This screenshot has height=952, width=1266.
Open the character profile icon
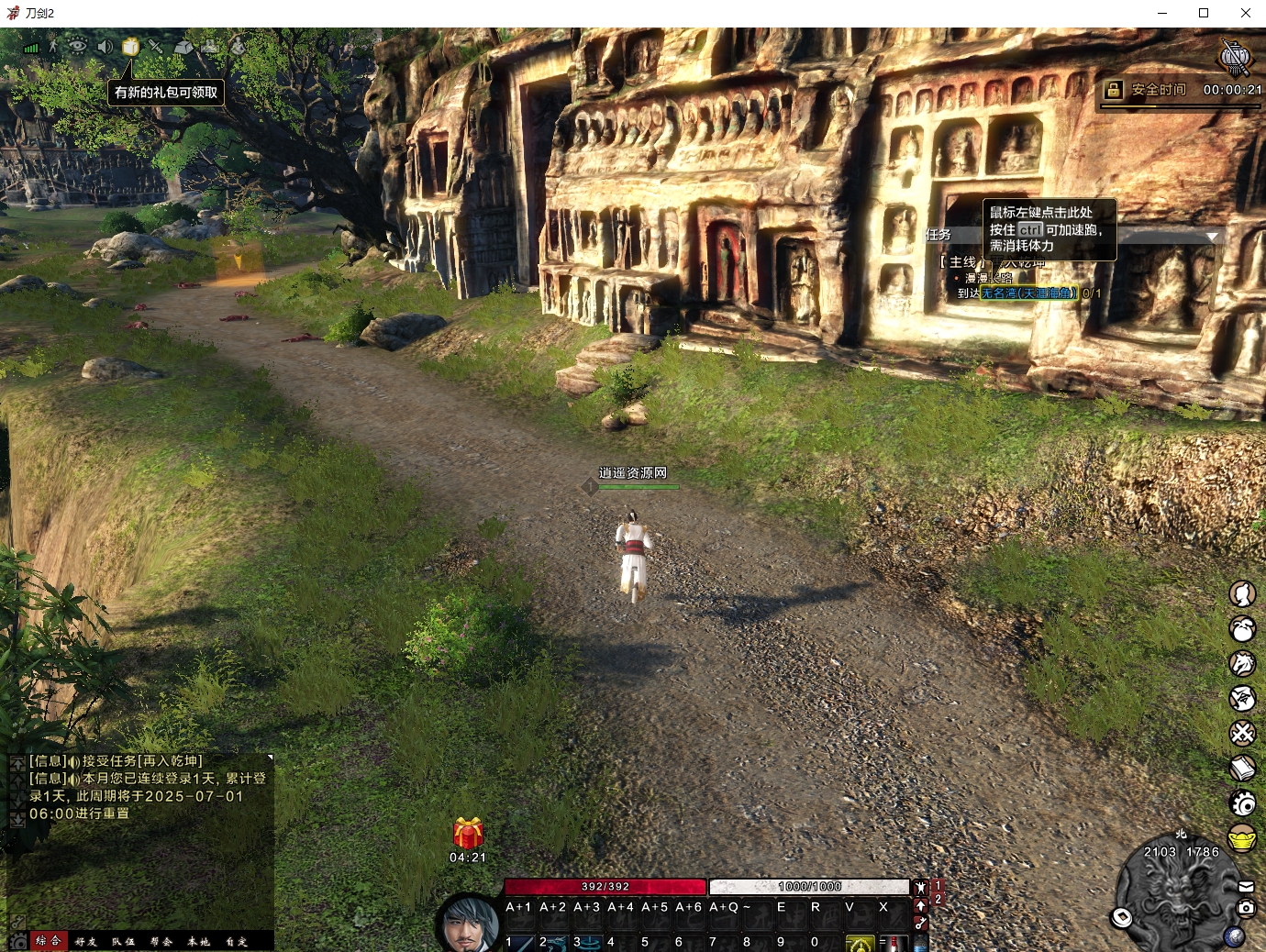(1242, 594)
